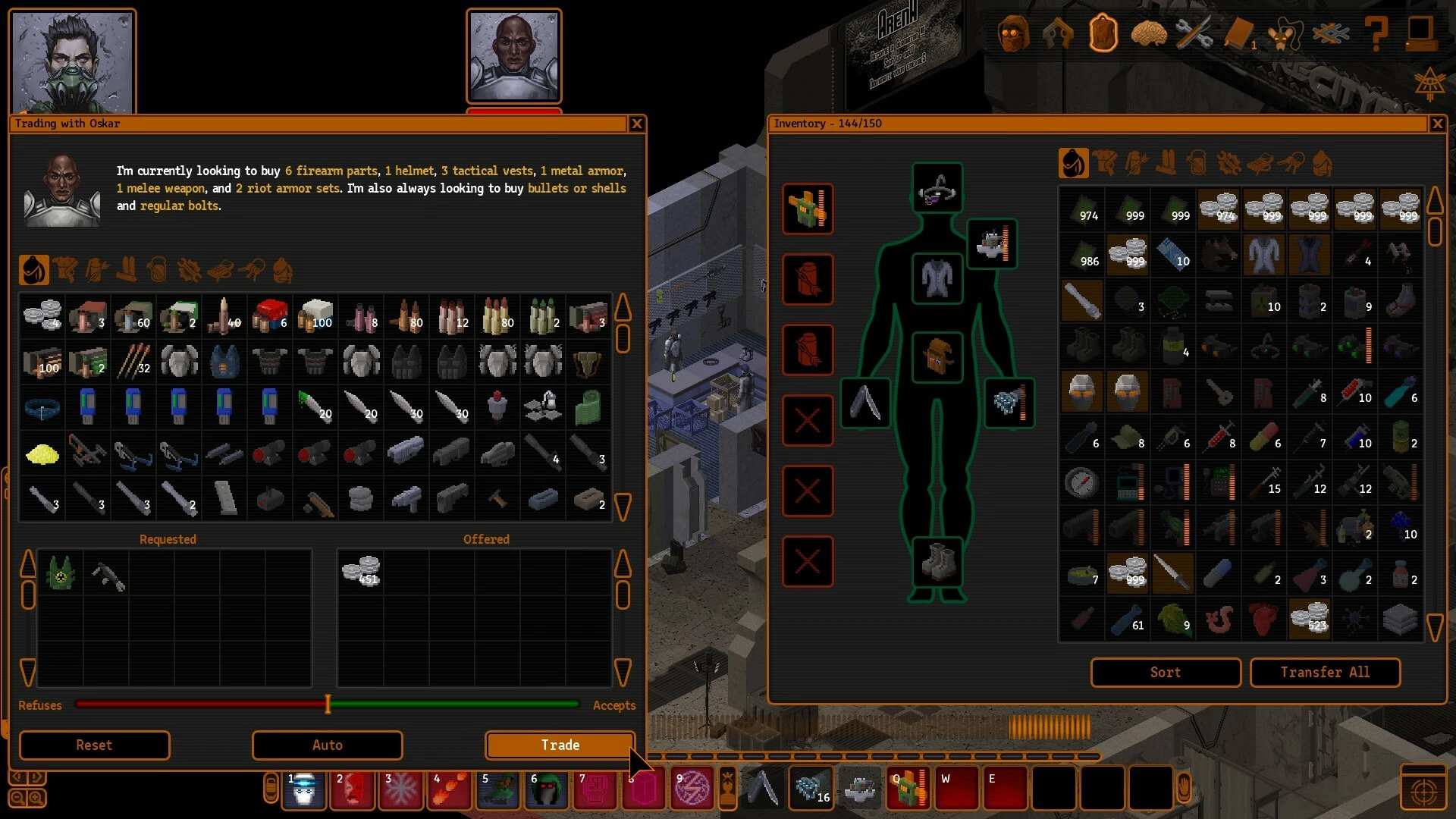
Task: Open the brain icon in top menu
Action: click(1148, 34)
